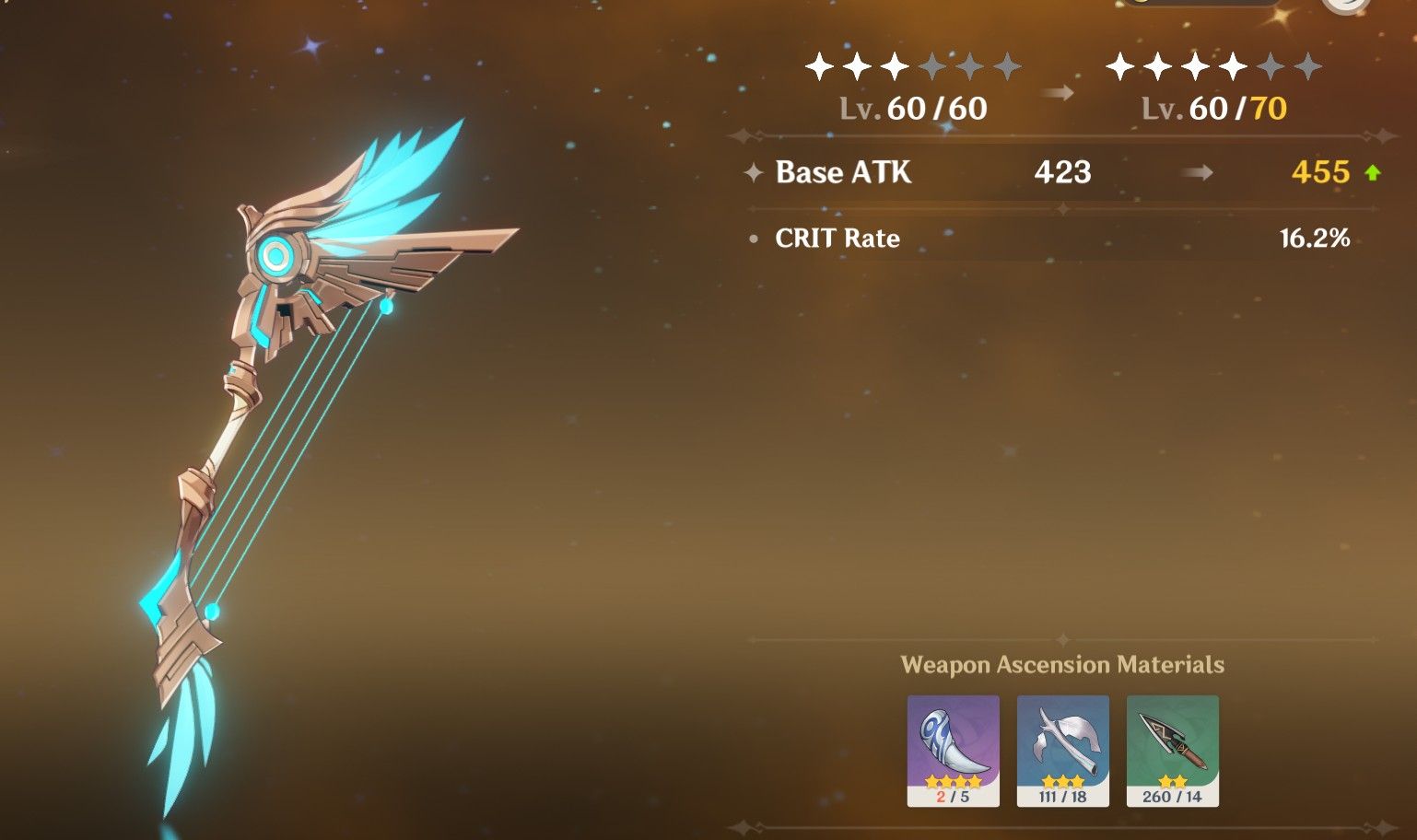Click the Weapon Ascension Materials heading
The width and height of the screenshot is (1417, 840).
1062,665
